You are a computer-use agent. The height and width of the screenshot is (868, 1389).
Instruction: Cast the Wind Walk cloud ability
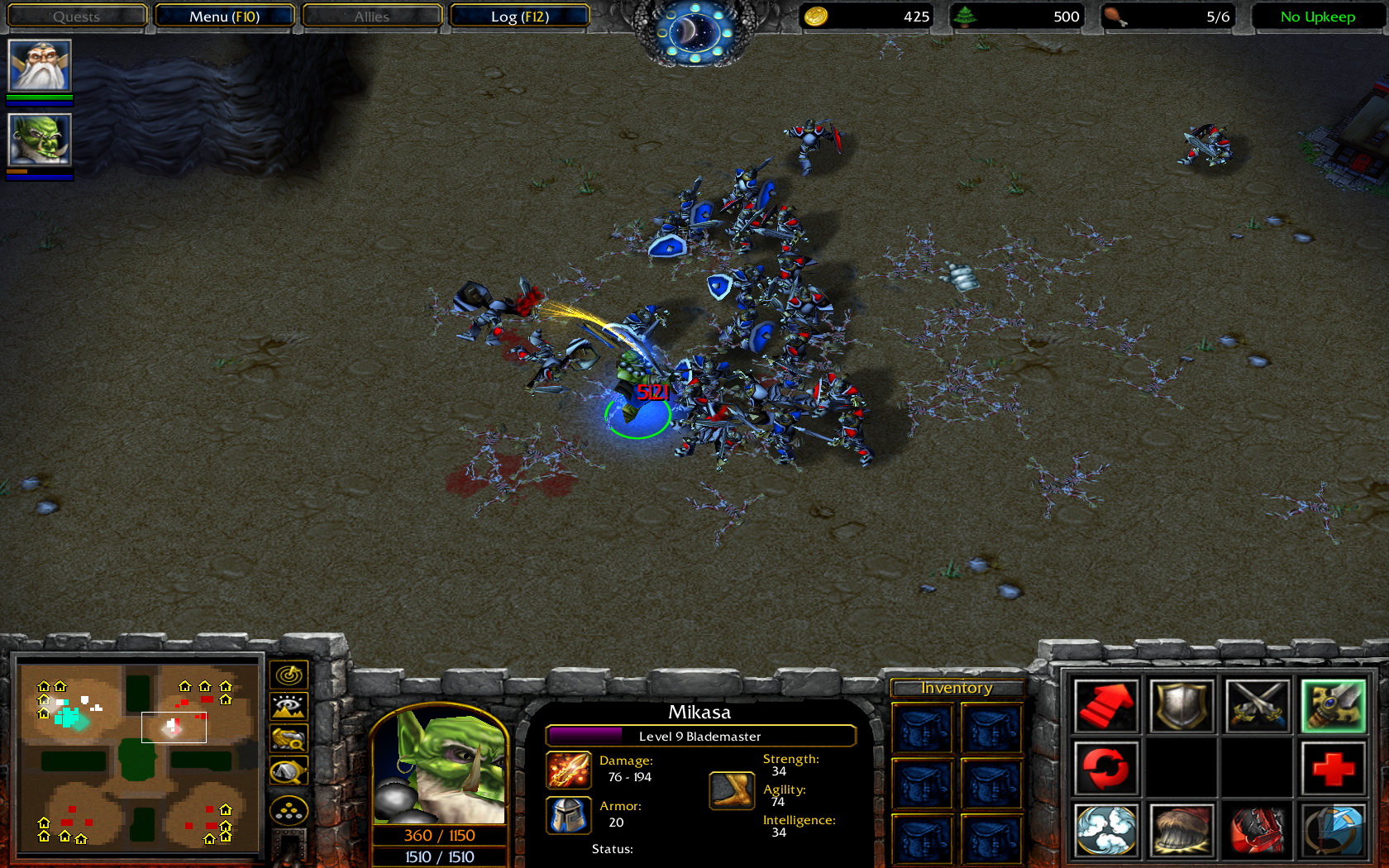[1106, 829]
